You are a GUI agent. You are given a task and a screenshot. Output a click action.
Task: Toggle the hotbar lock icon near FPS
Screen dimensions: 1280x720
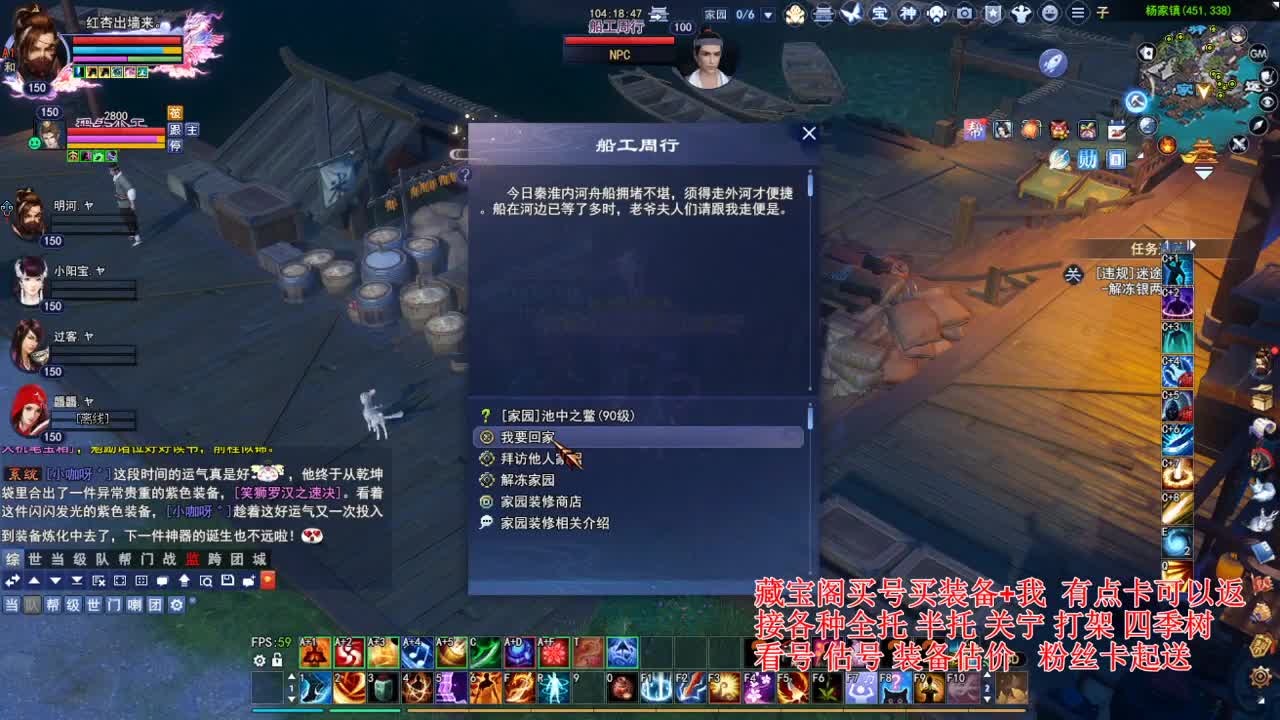coord(277,661)
